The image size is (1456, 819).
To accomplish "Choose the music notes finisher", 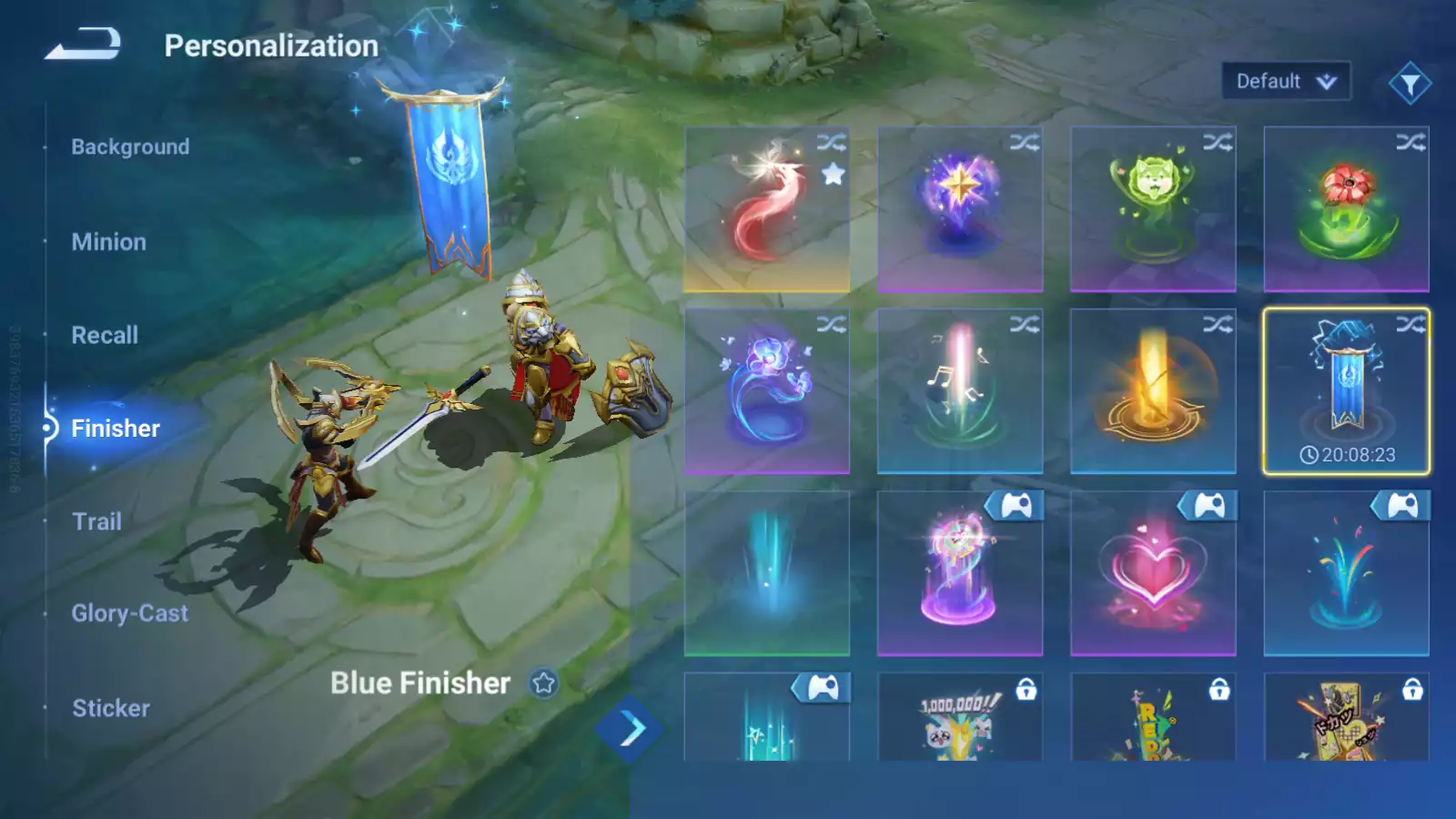I will 959,391.
